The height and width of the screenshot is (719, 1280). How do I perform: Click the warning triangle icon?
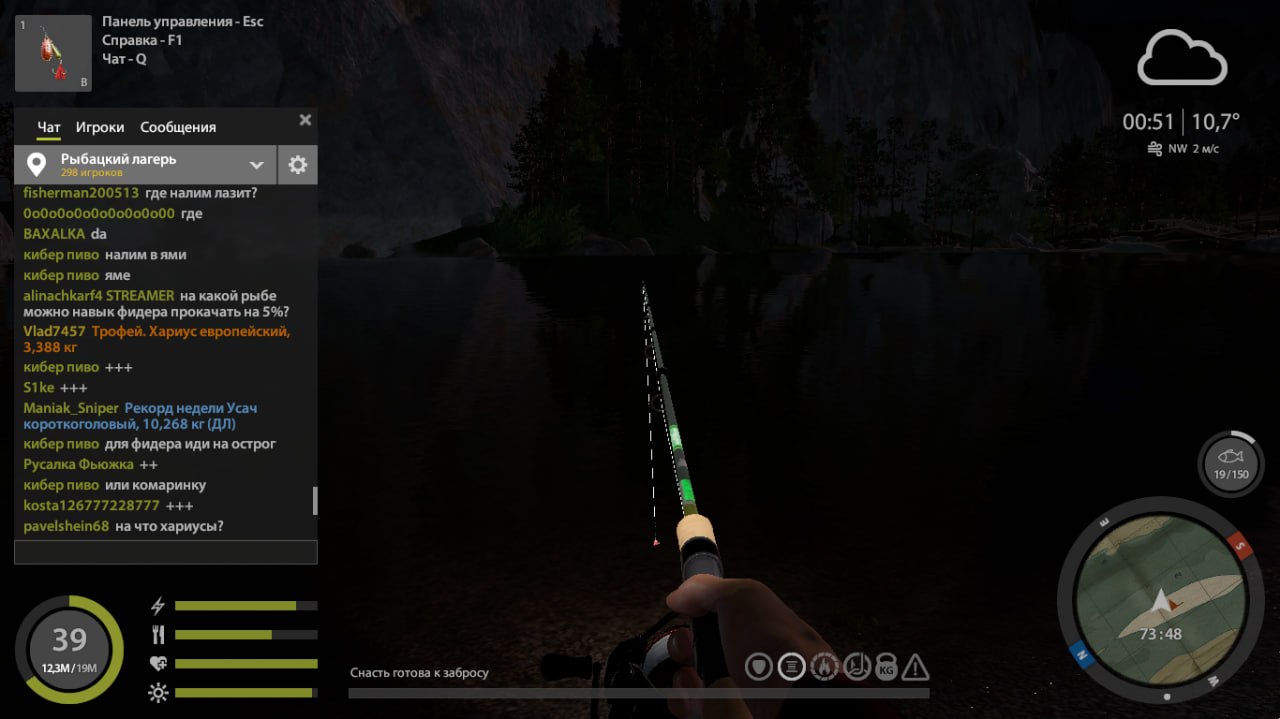click(x=916, y=666)
